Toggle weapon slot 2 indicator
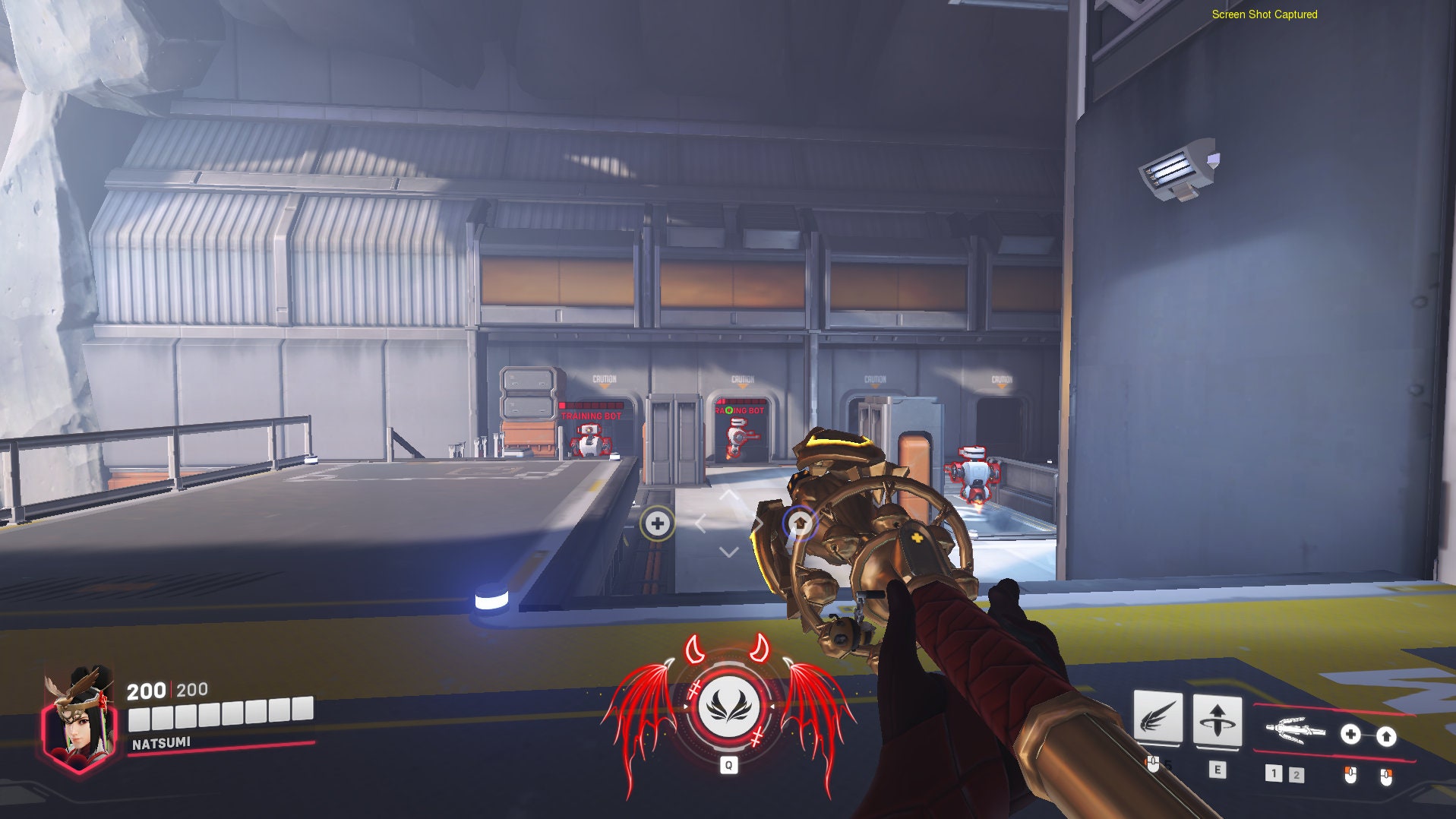1456x819 pixels. point(1297,776)
